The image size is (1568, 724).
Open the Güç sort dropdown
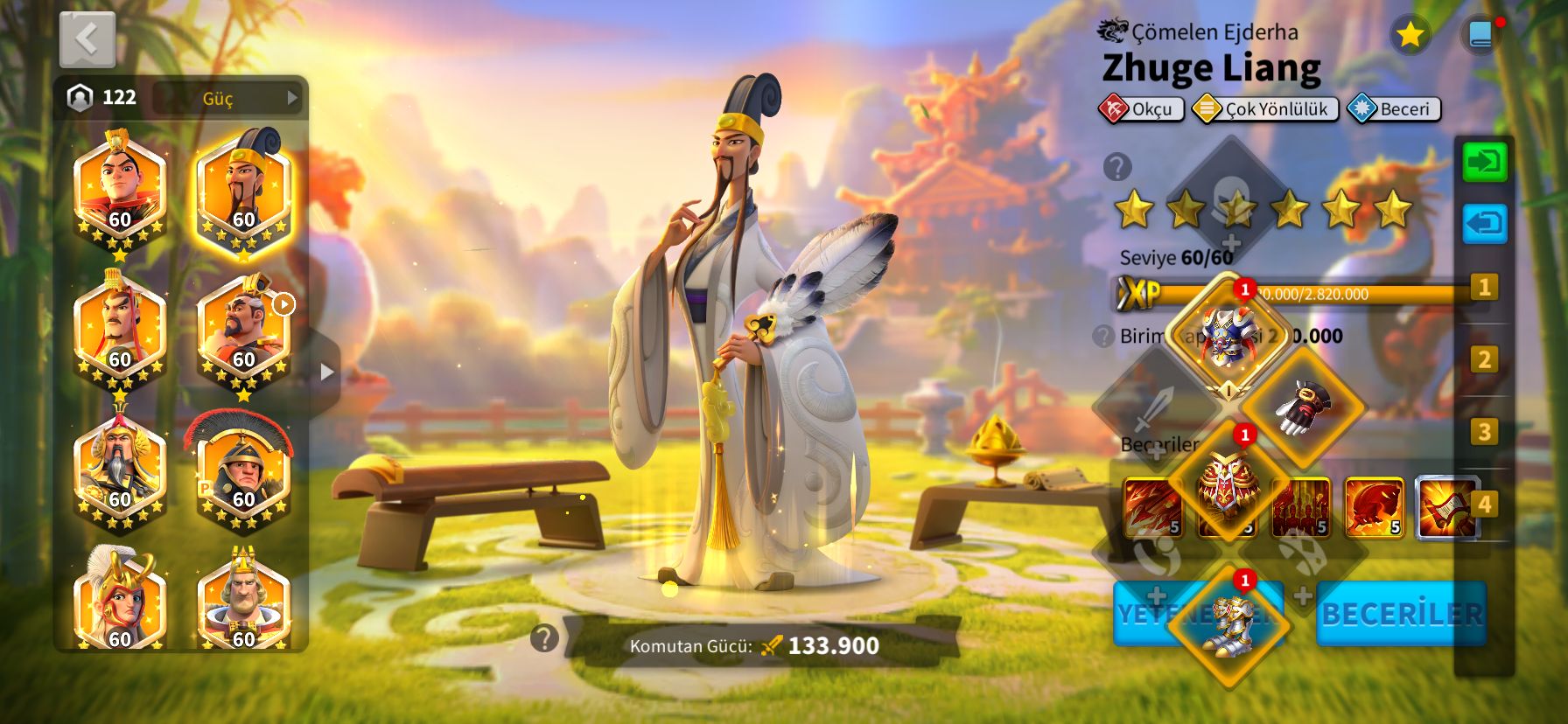click(x=227, y=98)
